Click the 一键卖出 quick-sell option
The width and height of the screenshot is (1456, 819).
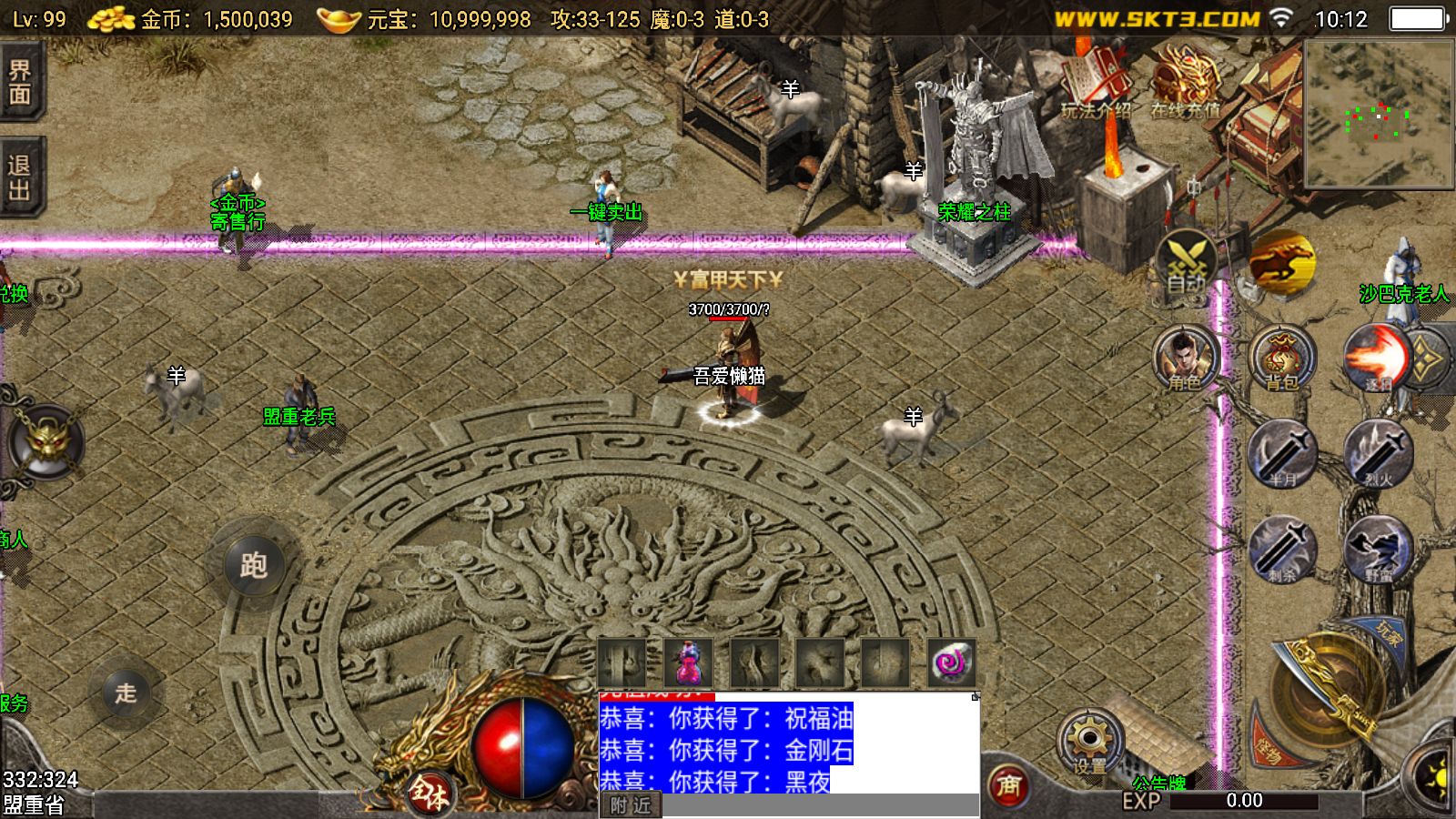coord(608,211)
